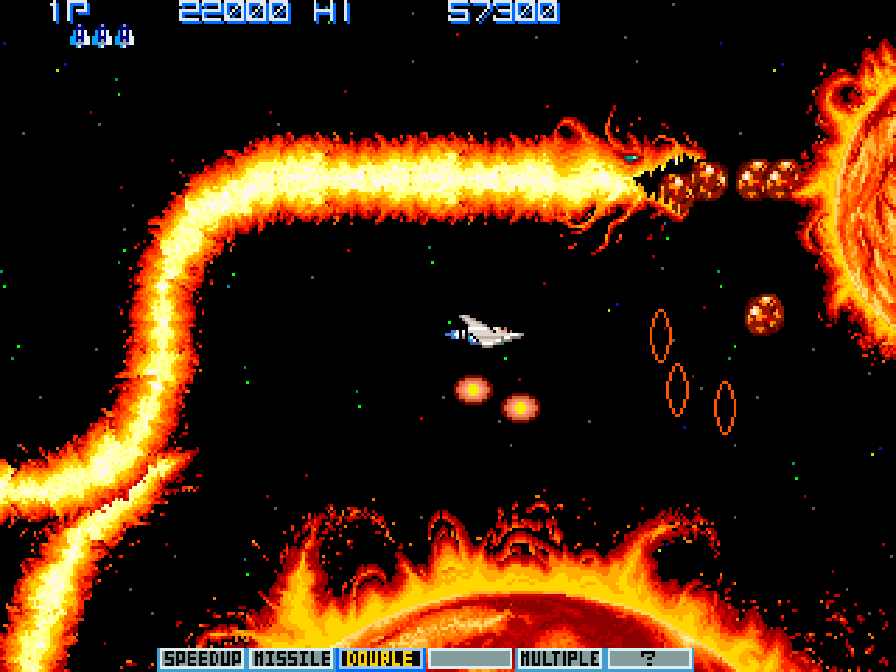Click the blank power meter slot
This screenshot has width=896, height=672.
coord(470,659)
